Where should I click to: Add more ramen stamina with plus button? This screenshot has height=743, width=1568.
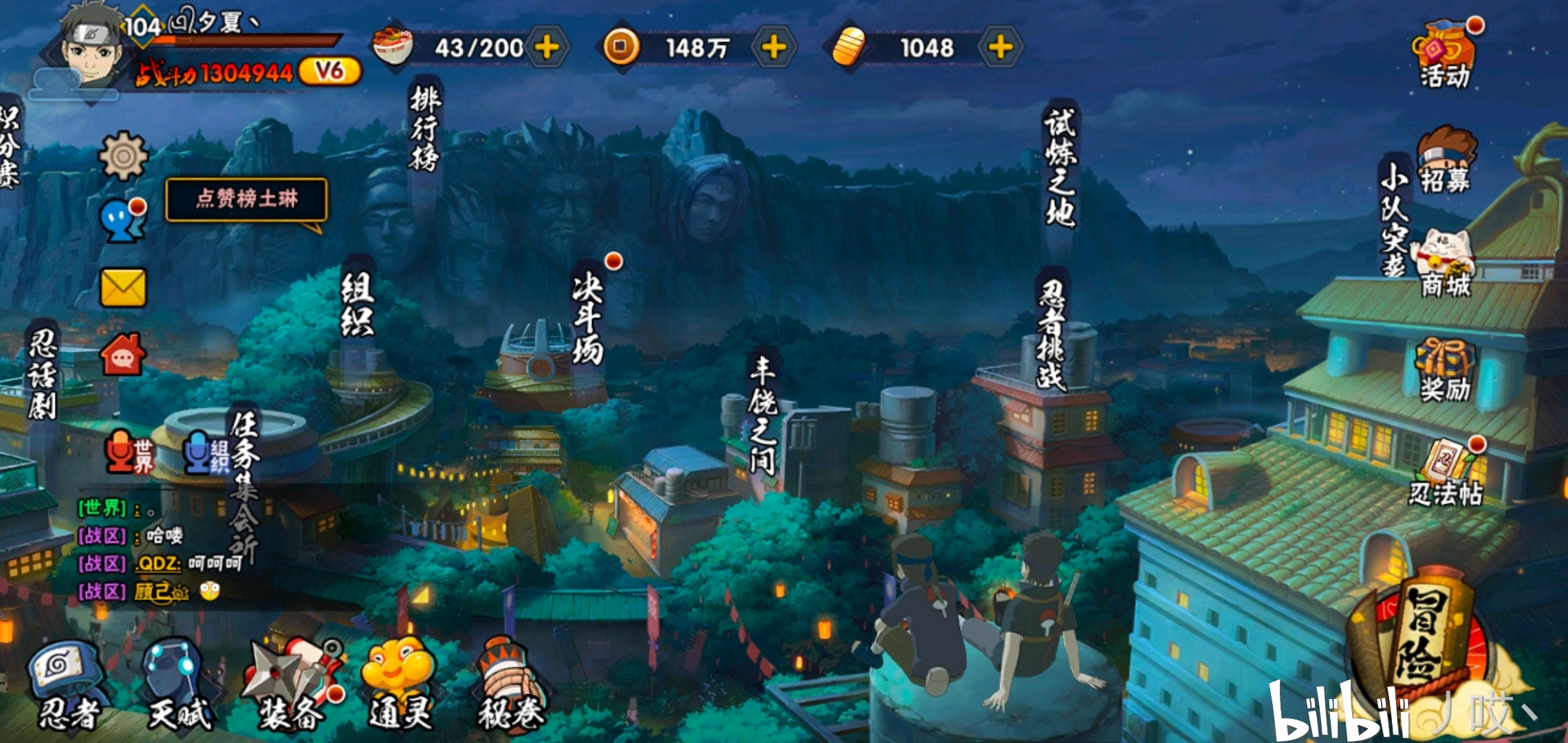547,47
